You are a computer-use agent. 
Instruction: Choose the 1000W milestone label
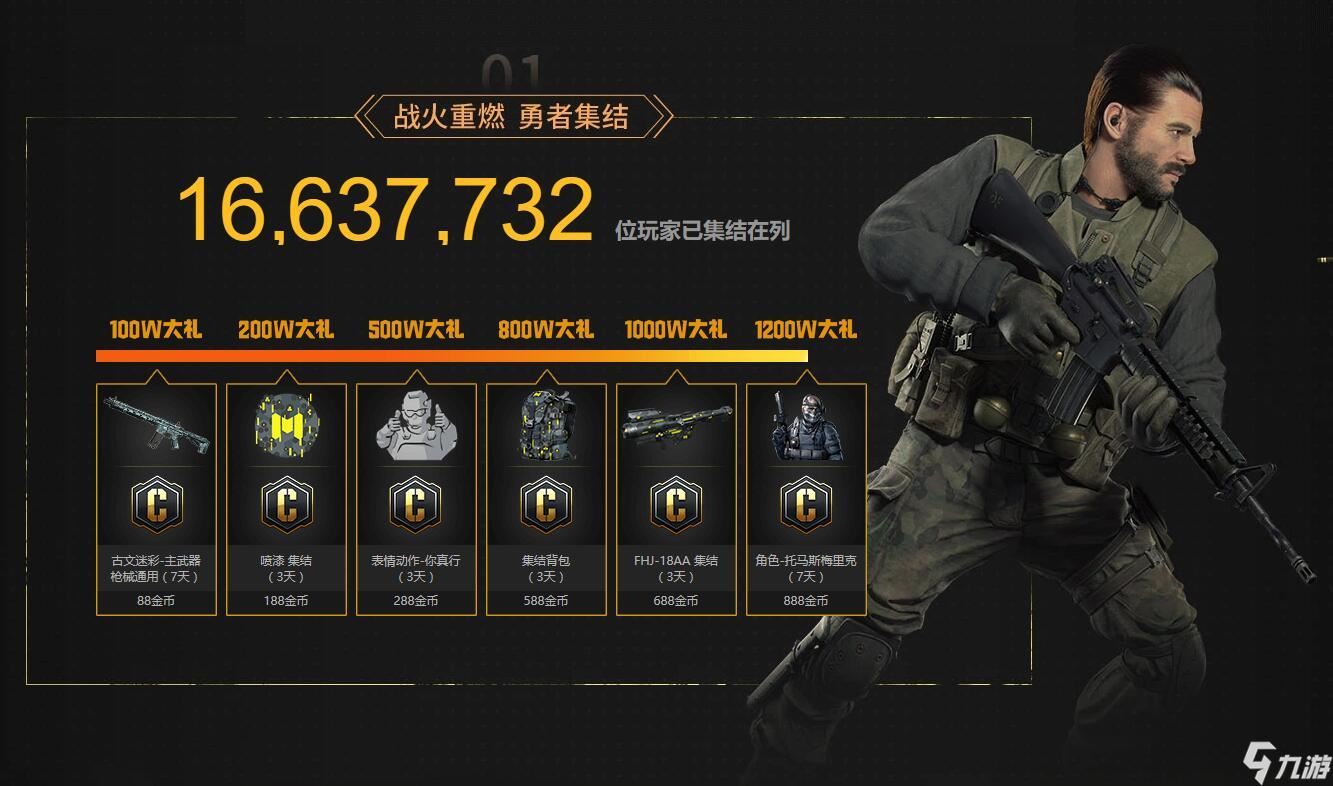click(676, 330)
